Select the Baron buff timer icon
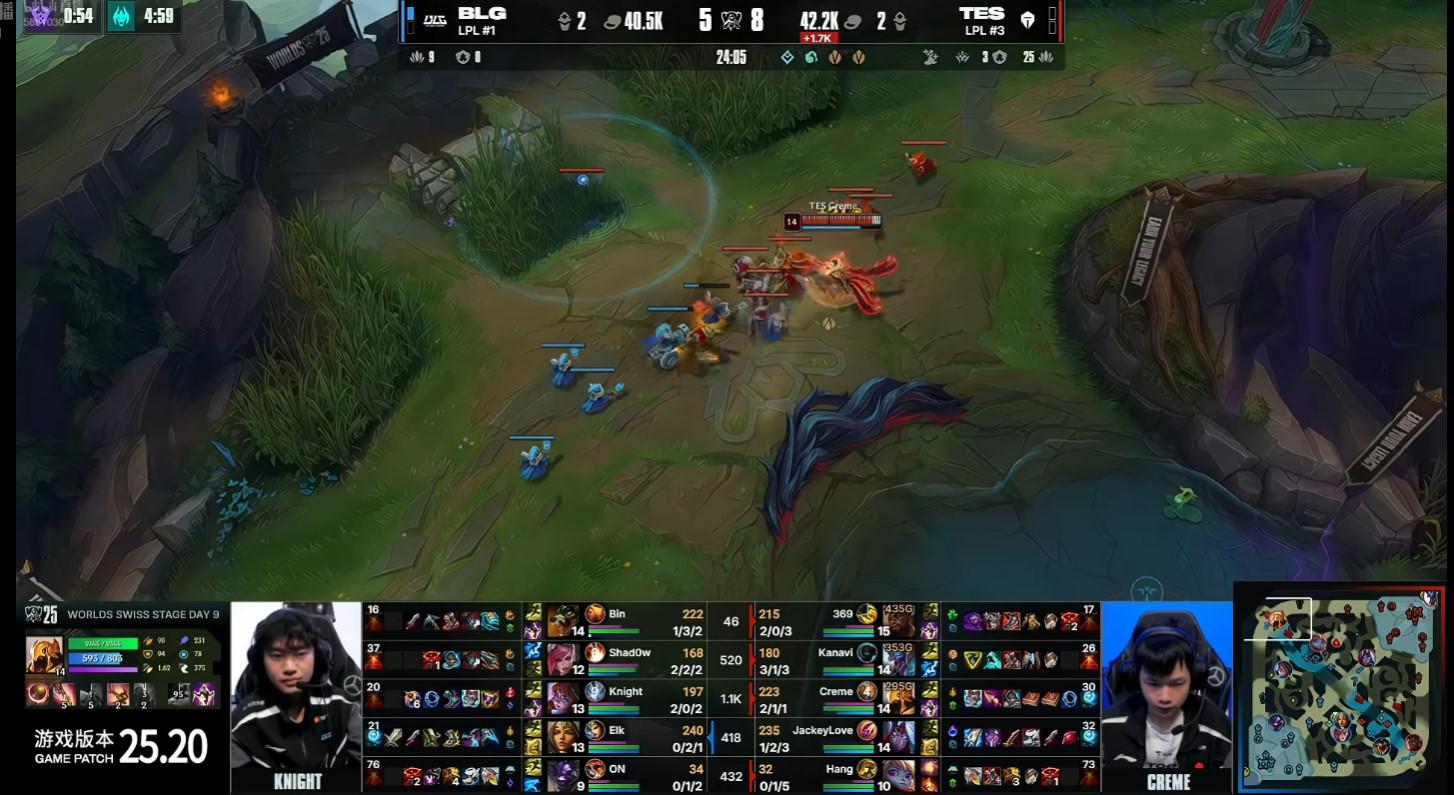Image resolution: width=1454 pixels, height=795 pixels. click(x=38, y=17)
